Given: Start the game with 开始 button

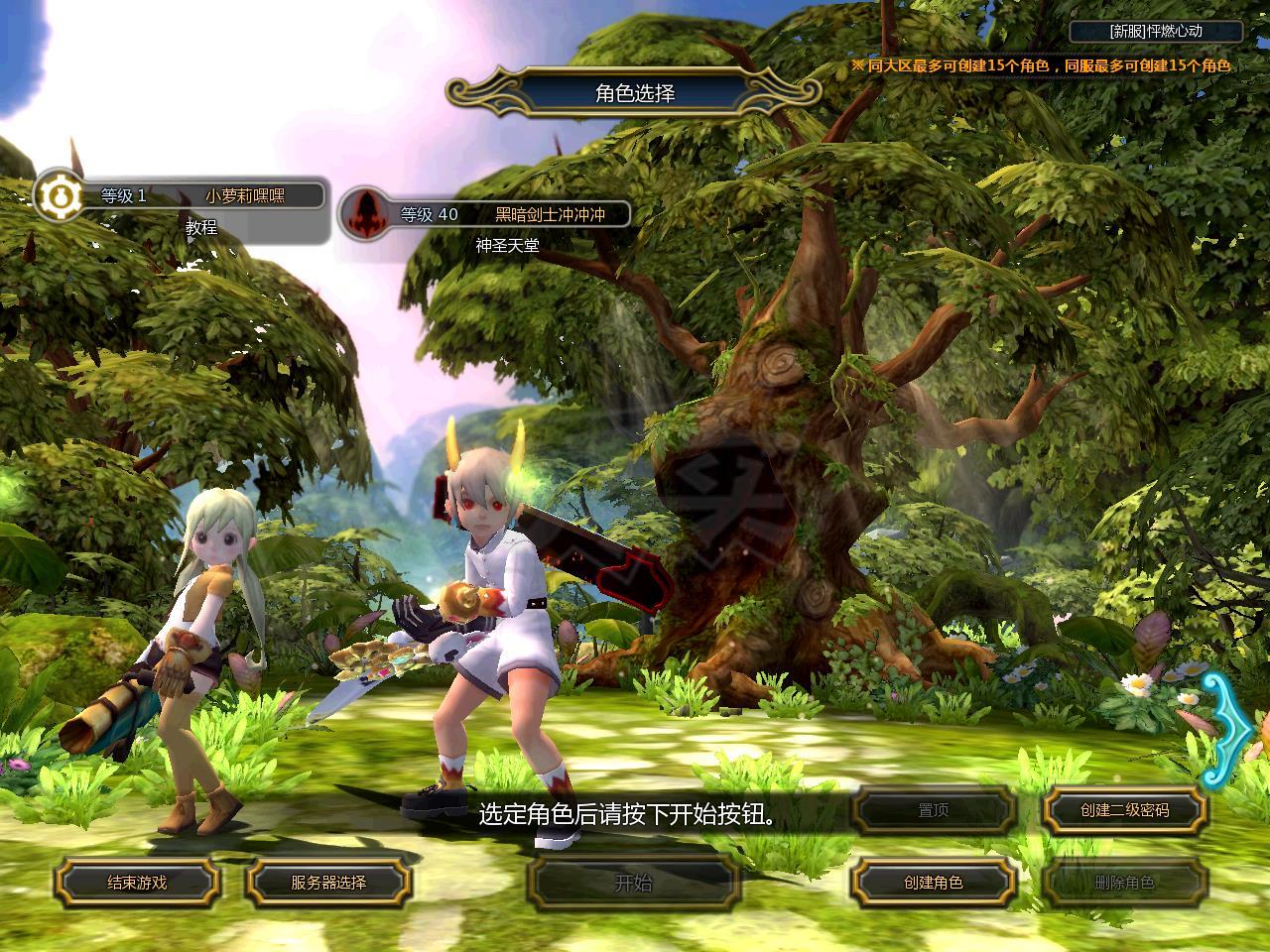Looking at the screenshot, I should pyautogui.click(x=634, y=882).
